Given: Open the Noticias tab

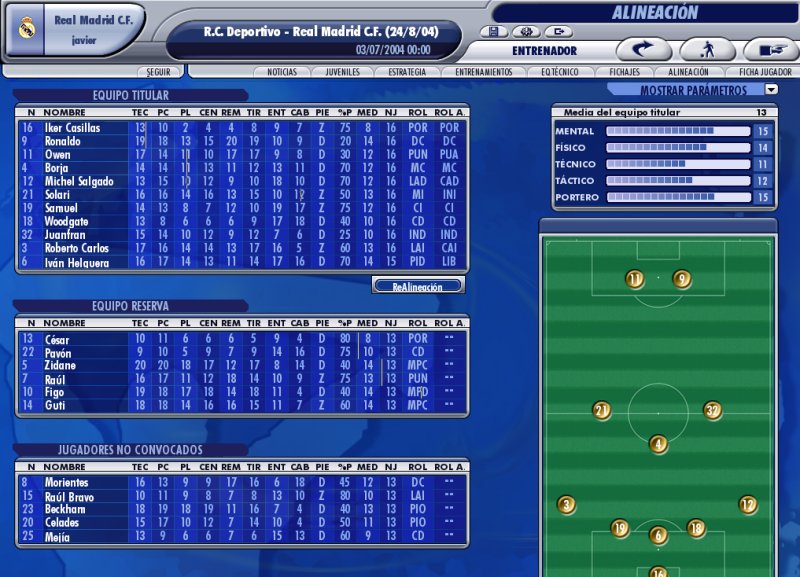Looking at the screenshot, I should tap(281, 72).
